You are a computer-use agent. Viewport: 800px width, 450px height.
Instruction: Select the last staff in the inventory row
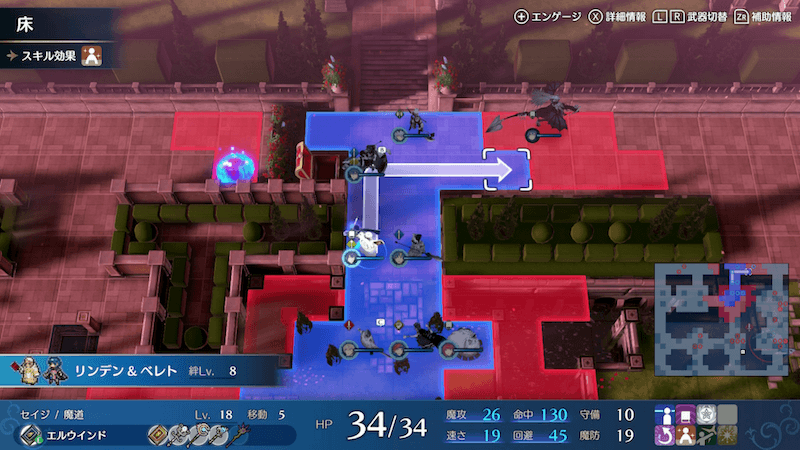coord(236,435)
